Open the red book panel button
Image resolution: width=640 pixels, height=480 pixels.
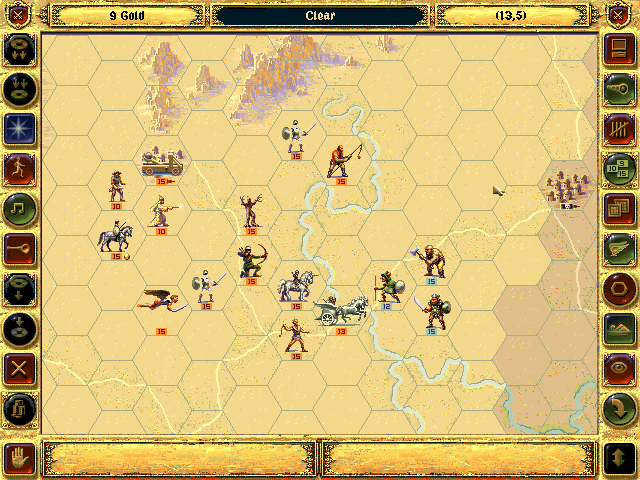click(618, 48)
